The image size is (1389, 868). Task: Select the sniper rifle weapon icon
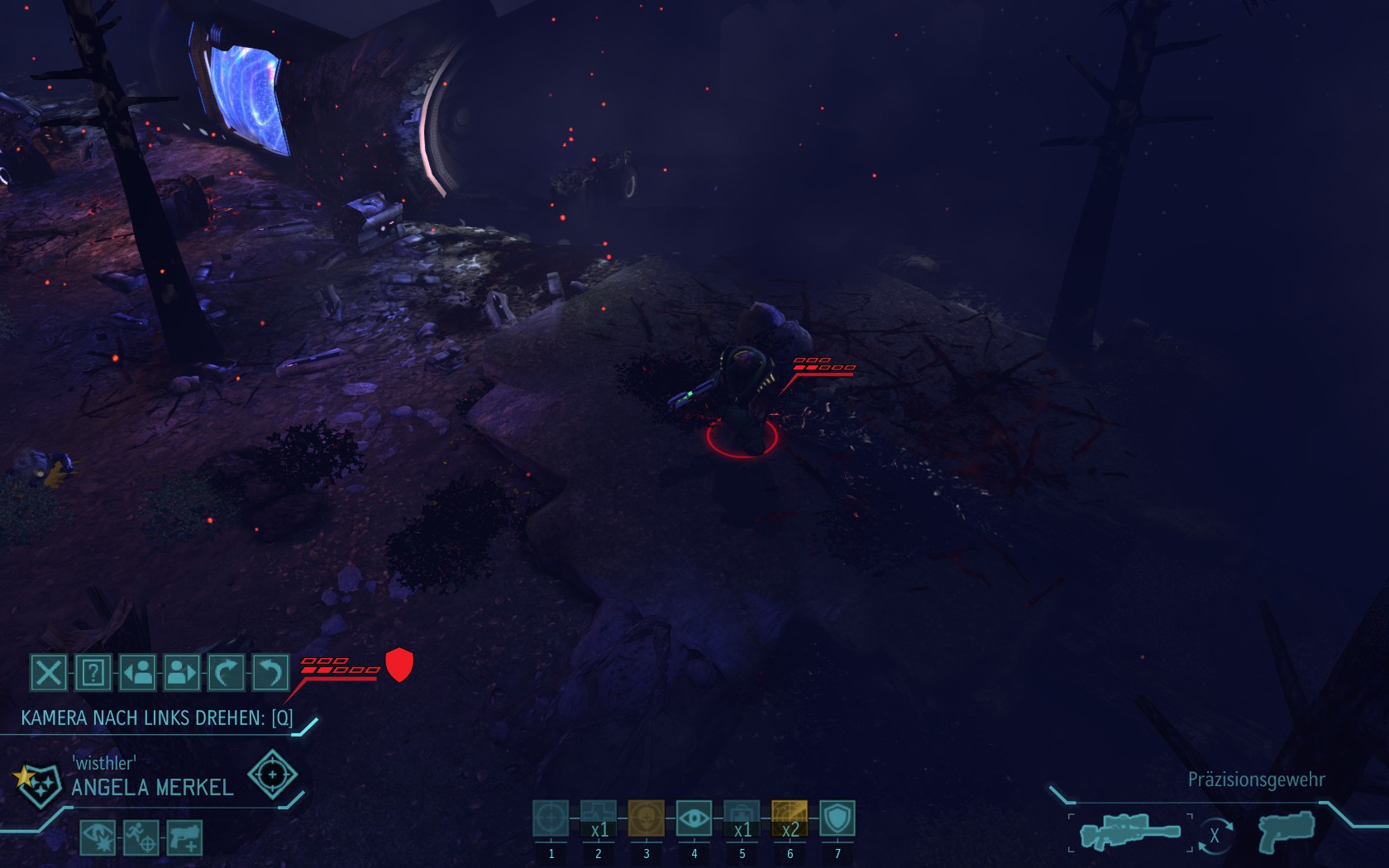coord(1130,832)
